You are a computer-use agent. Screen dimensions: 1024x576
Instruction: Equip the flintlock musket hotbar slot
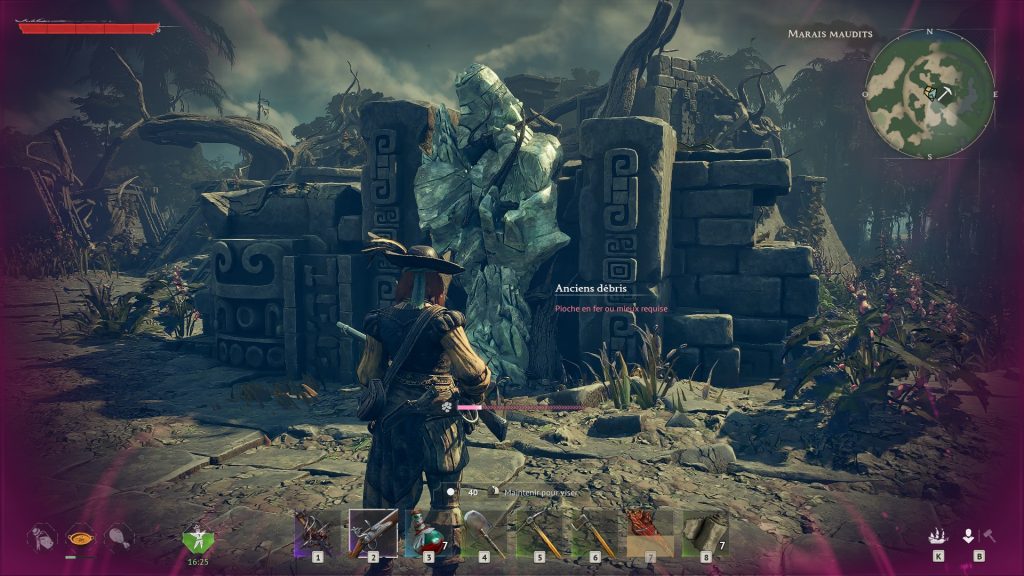click(x=373, y=532)
